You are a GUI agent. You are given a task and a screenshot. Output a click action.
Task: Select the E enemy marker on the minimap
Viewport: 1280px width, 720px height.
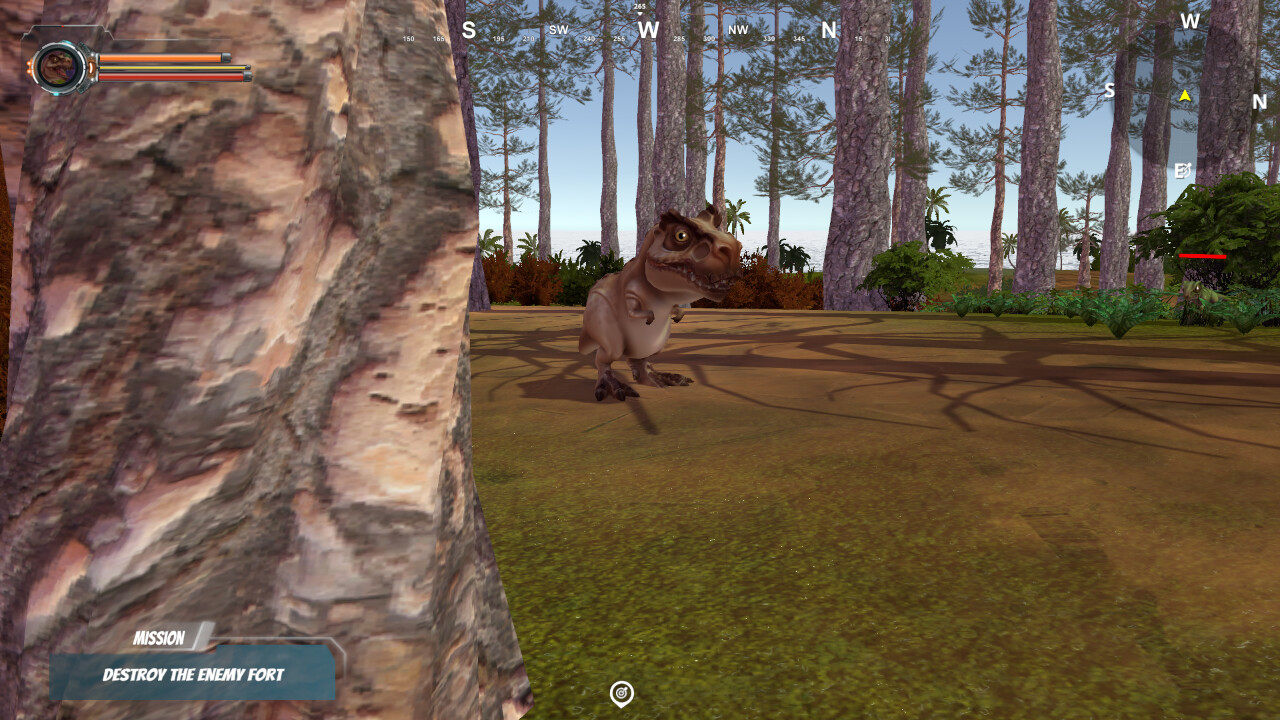pos(1183,170)
